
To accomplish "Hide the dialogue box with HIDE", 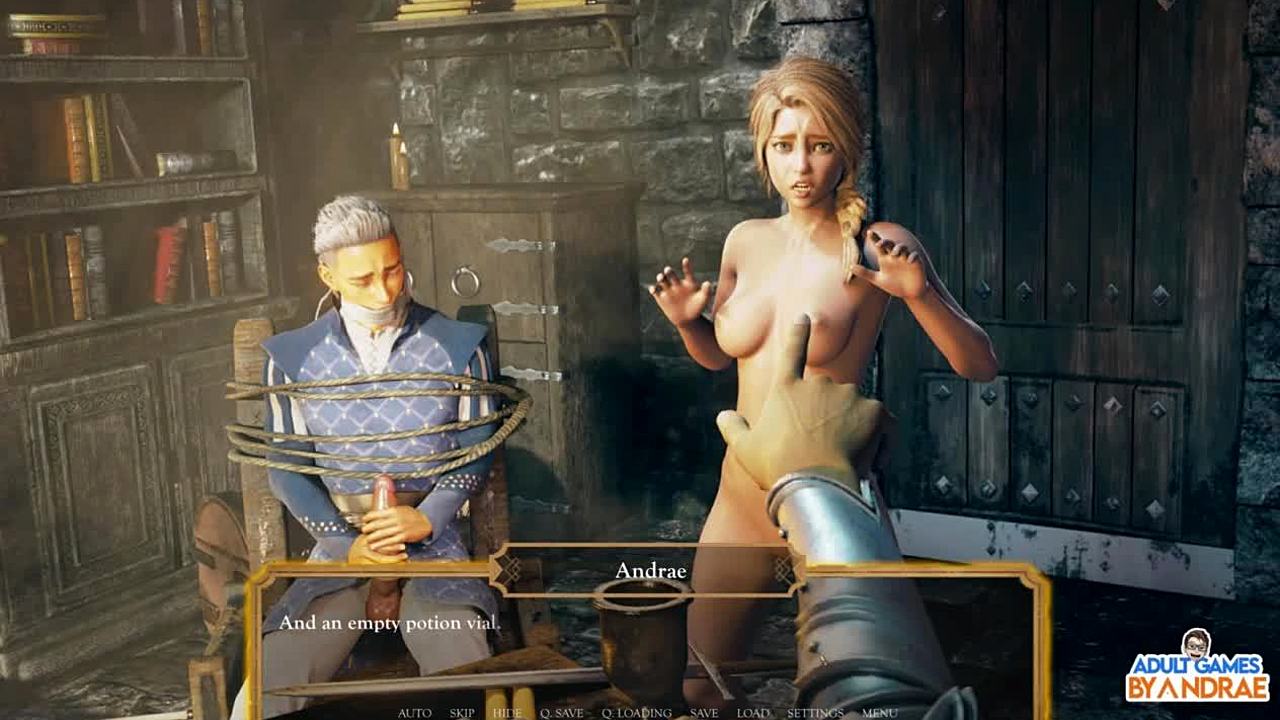I will click(507, 713).
